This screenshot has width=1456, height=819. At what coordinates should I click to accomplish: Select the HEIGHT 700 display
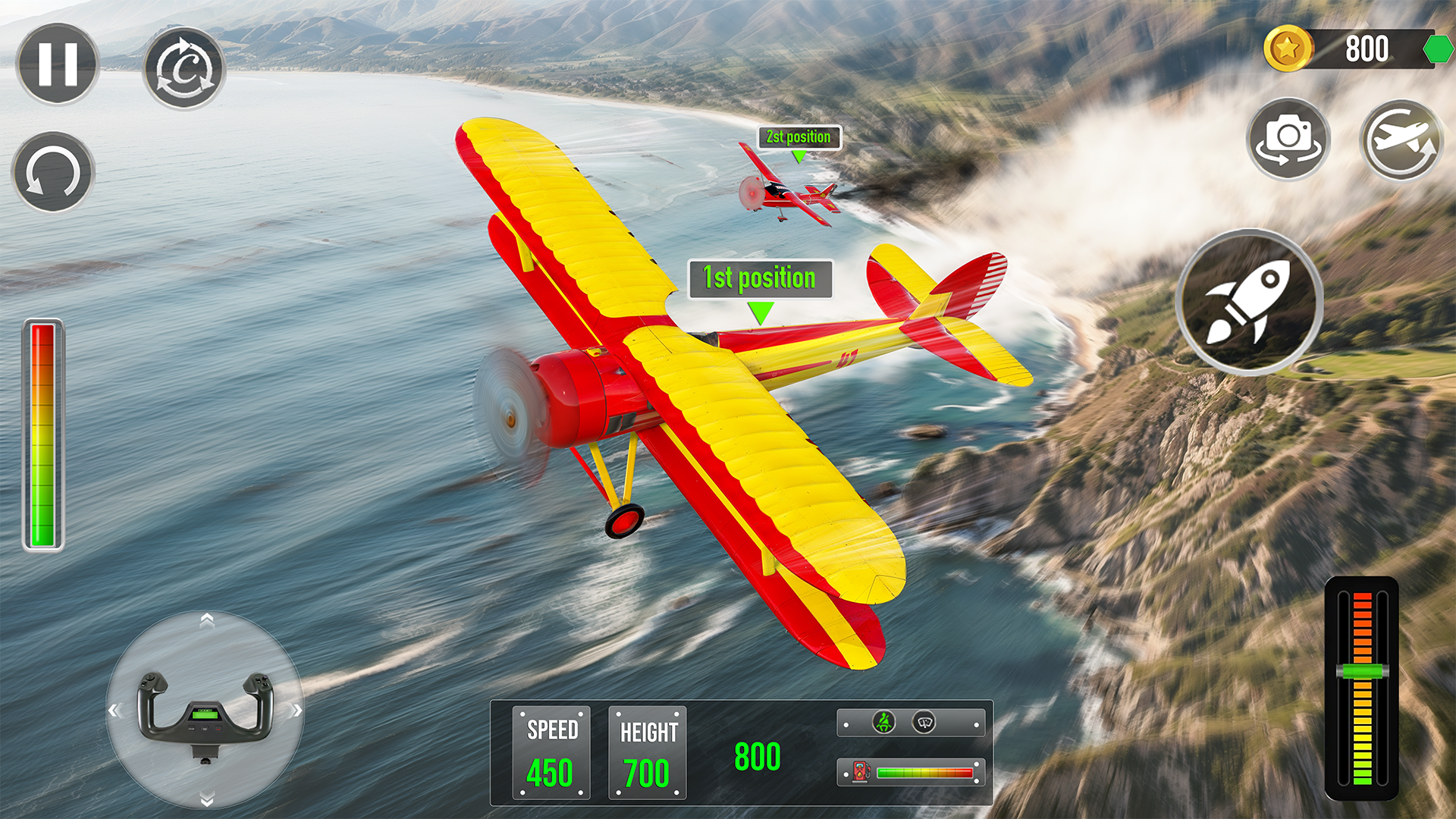point(648,751)
